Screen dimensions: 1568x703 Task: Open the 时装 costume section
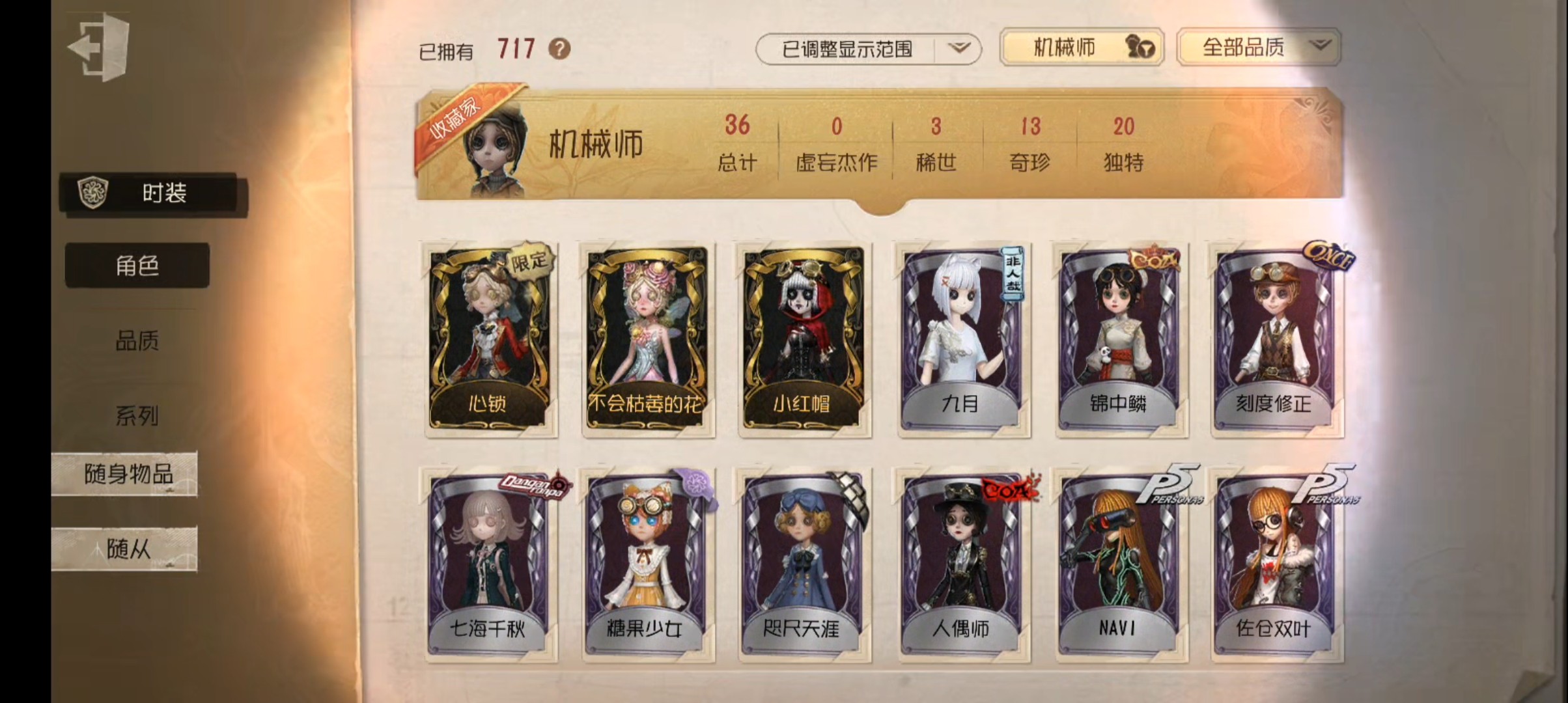pyautogui.click(x=154, y=194)
